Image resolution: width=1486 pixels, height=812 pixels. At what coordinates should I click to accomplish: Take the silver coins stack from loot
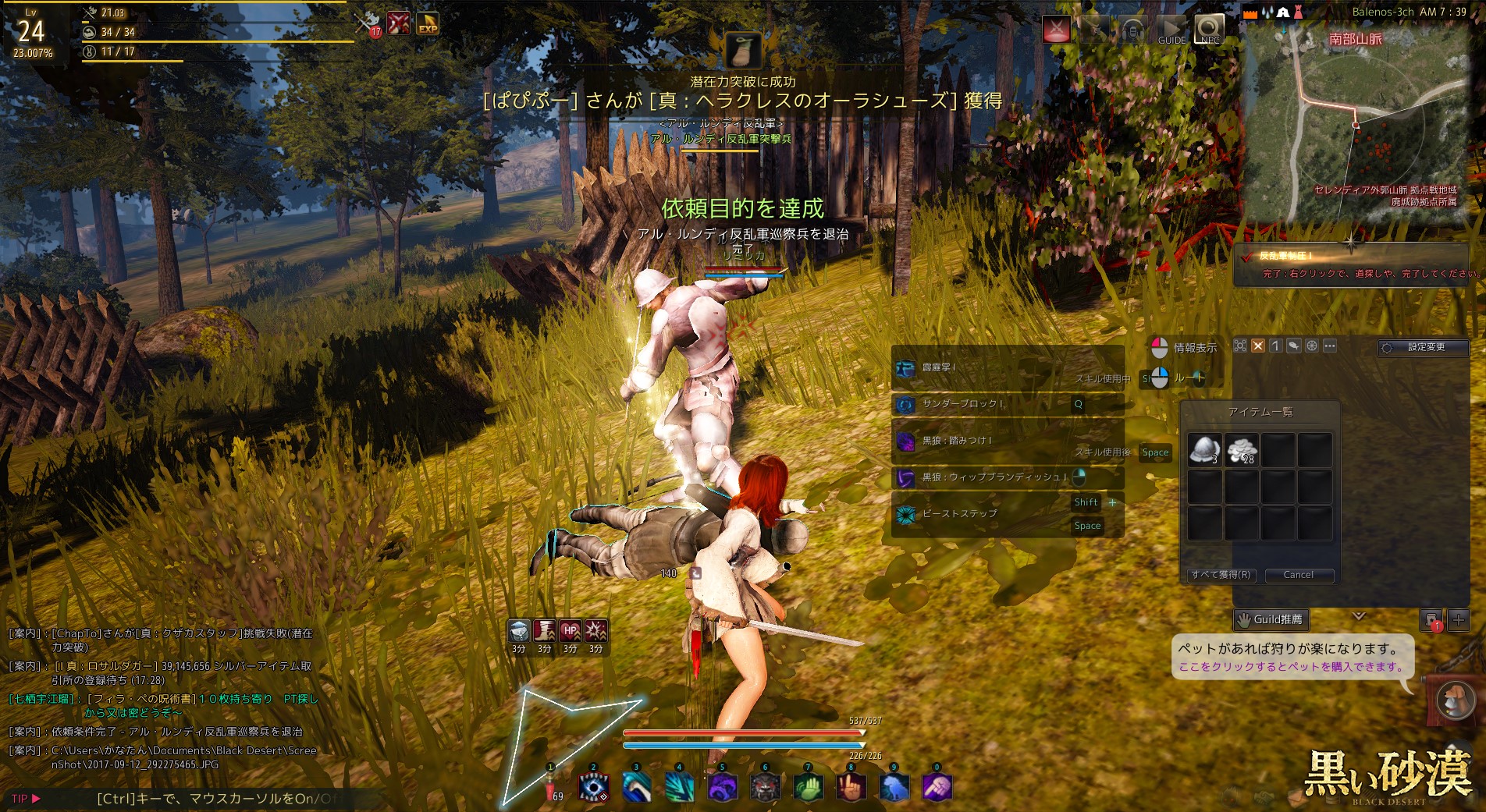1241,450
